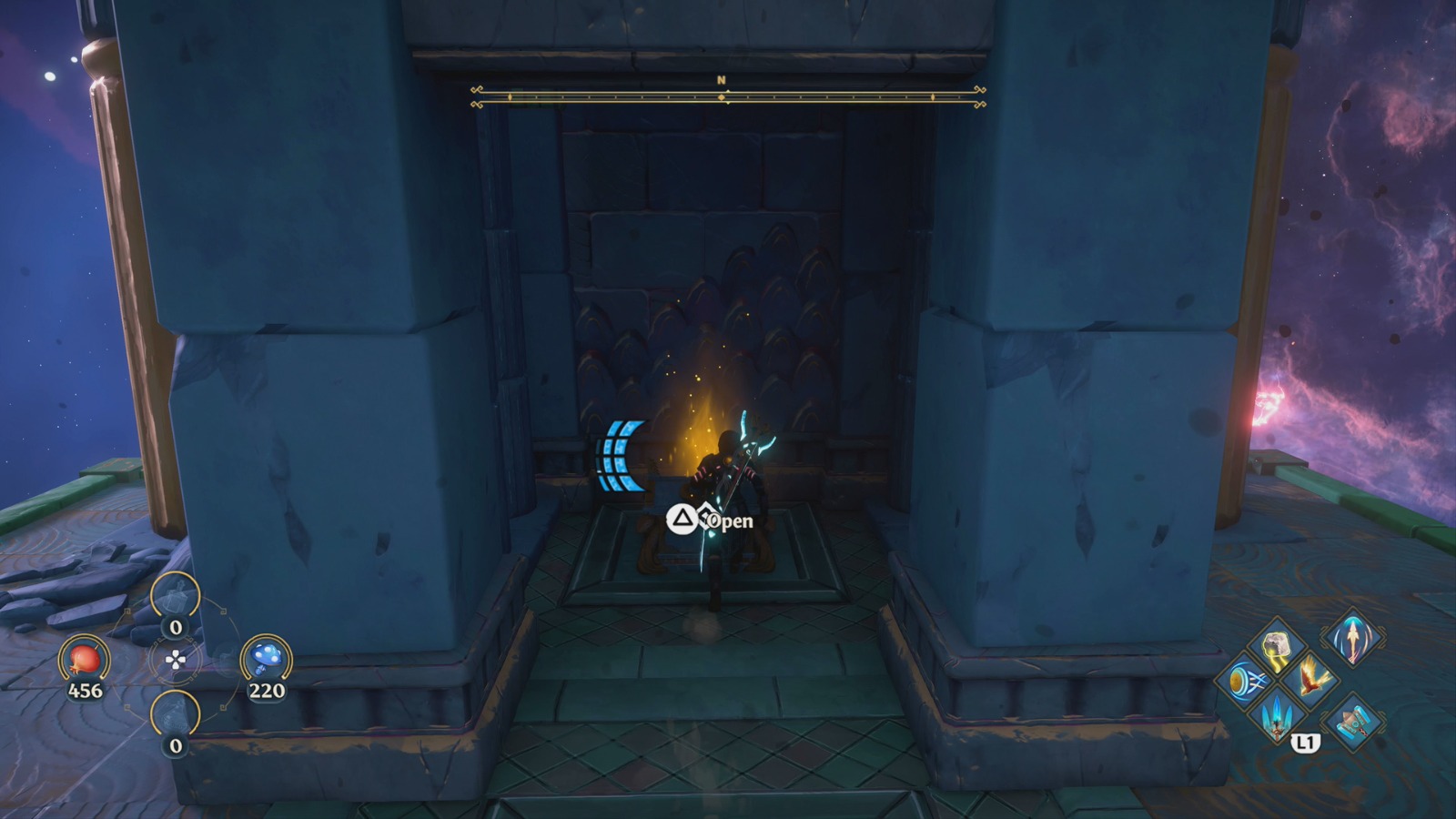
Task: Select the Phoenix companion ability icon
Action: [x=1310, y=679]
